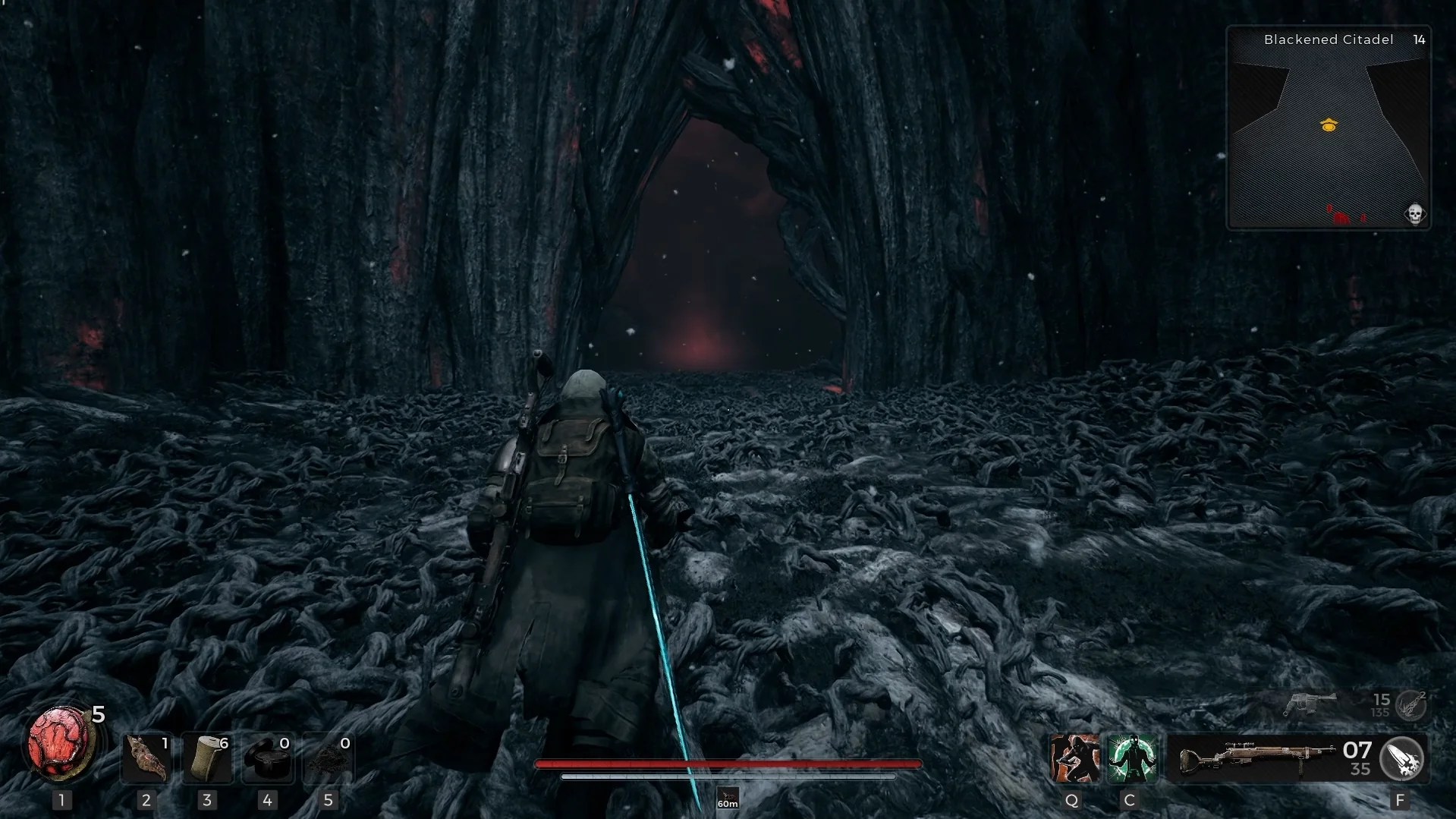Click the relic charge counter showing 5
Screen dimensions: 1456x819
(x=97, y=714)
